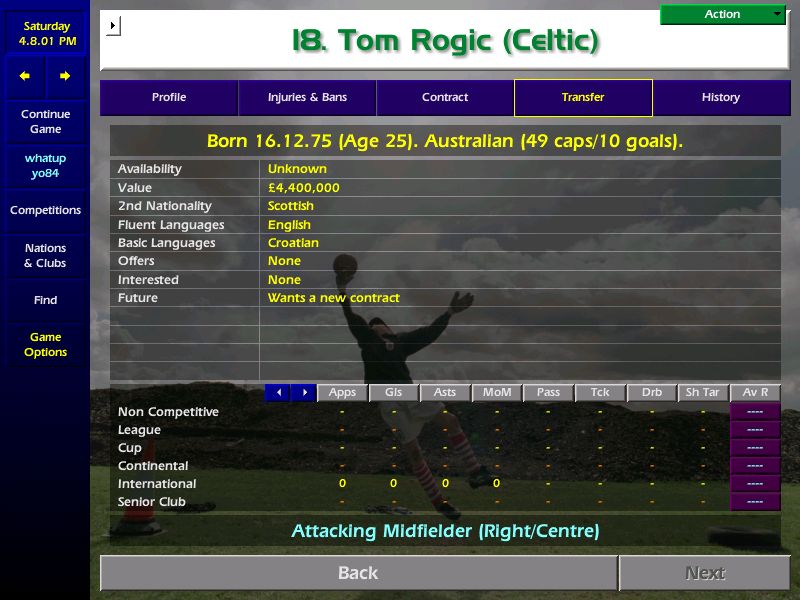Screen dimensions: 800x600
Task: Continue Game from the sidebar
Action: pos(45,121)
